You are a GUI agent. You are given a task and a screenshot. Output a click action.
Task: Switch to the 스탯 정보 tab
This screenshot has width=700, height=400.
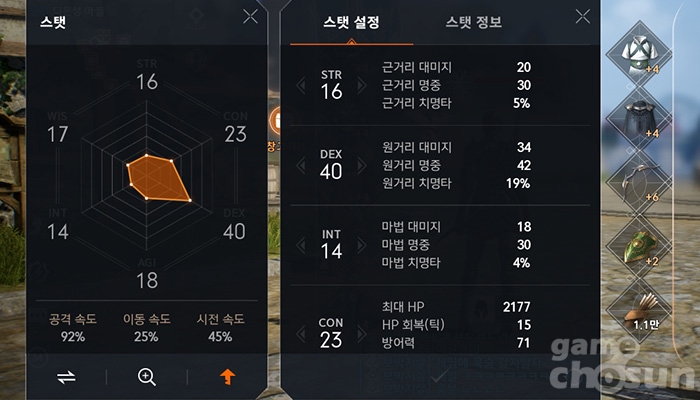pyautogui.click(x=474, y=22)
